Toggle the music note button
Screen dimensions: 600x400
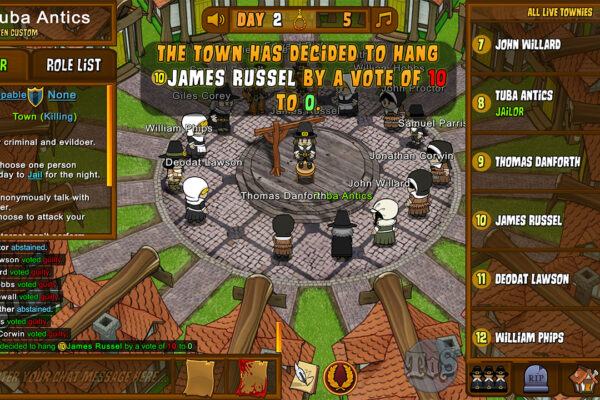[x=383, y=19]
